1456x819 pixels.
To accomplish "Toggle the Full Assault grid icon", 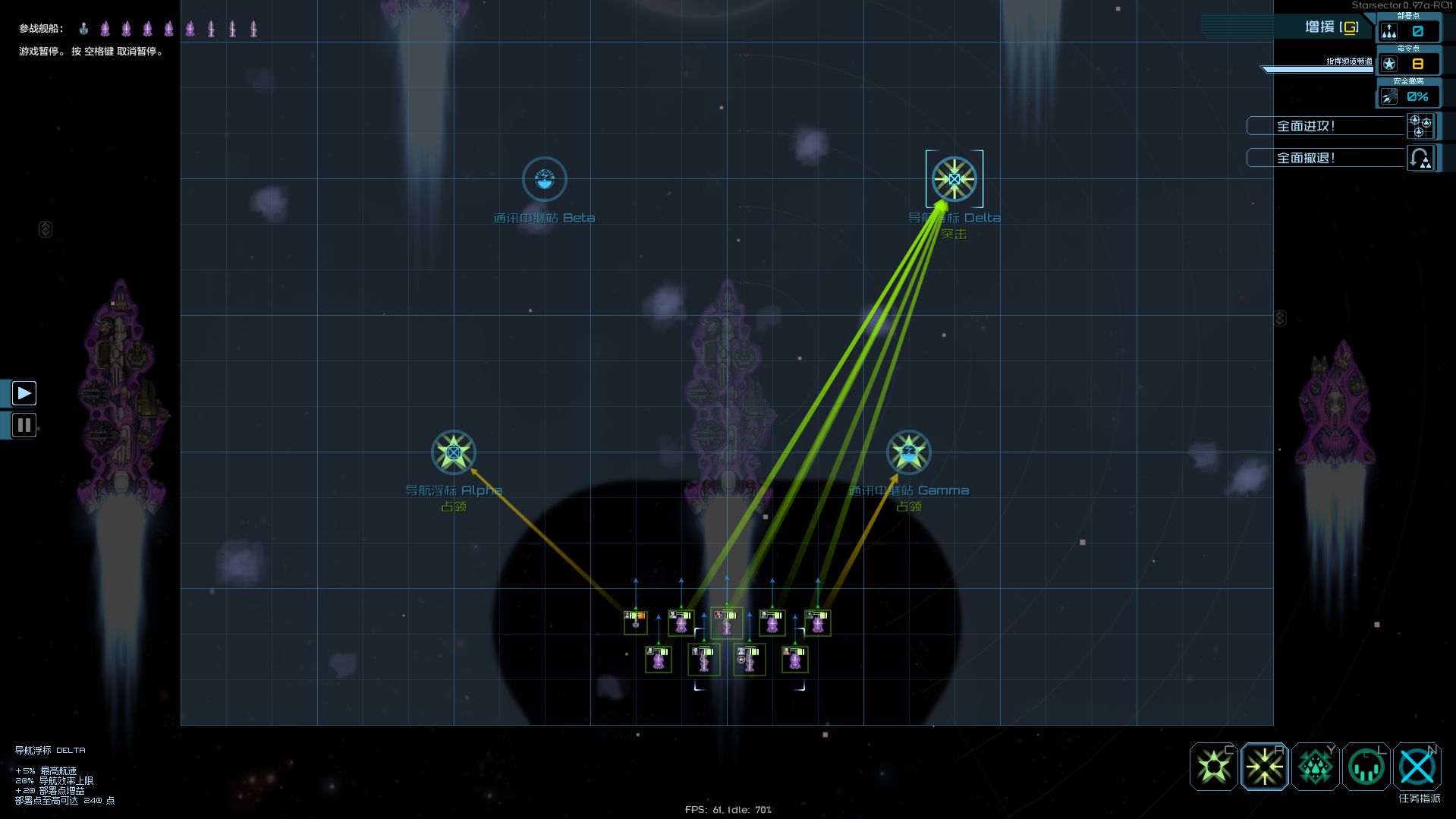I will (x=1420, y=126).
